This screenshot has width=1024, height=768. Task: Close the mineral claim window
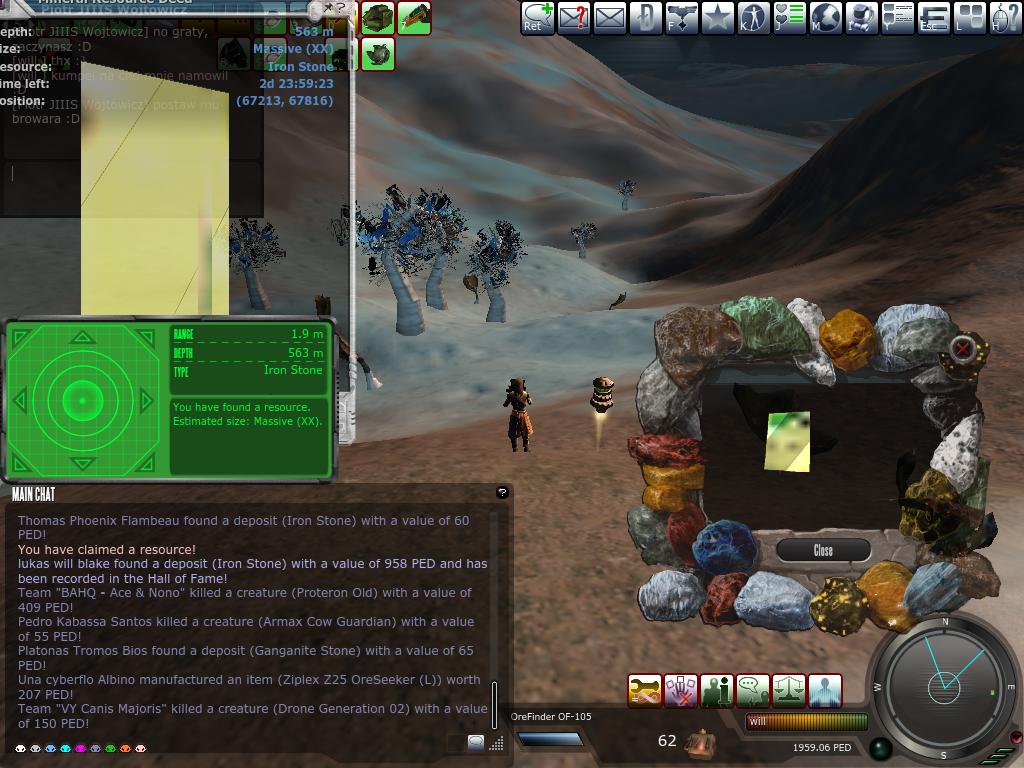point(823,550)
